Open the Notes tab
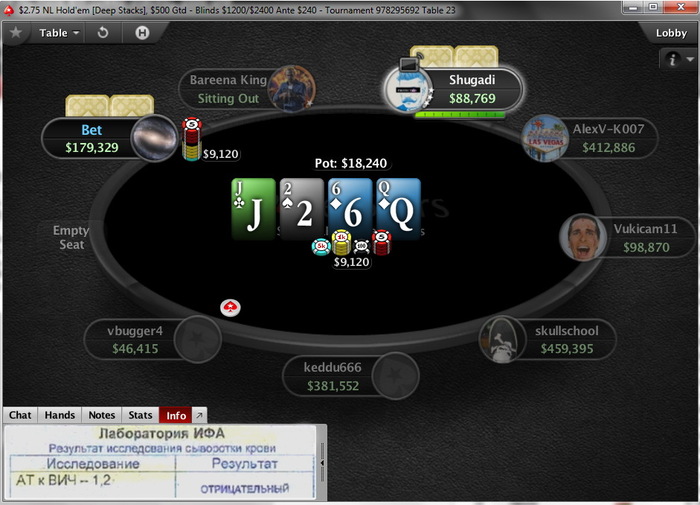The image size is (700, 505). (x=102, y=415)
